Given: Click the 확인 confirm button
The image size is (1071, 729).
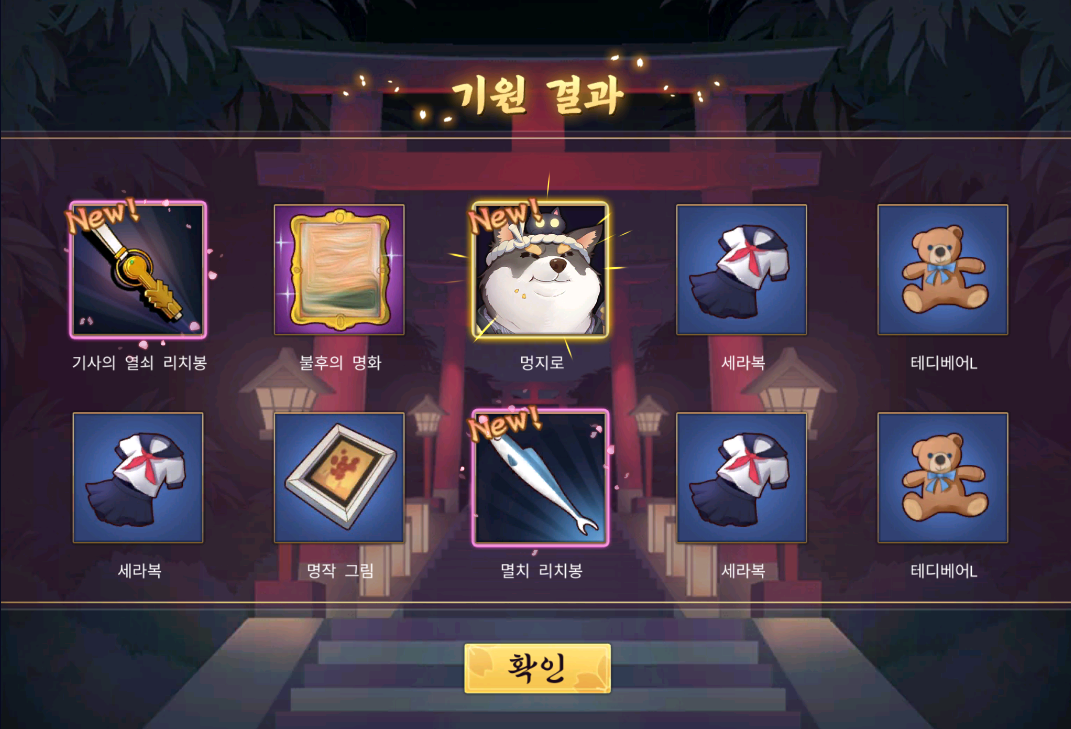Looking at the screenshot, I should pyautogui.click(x=537, y=668).
